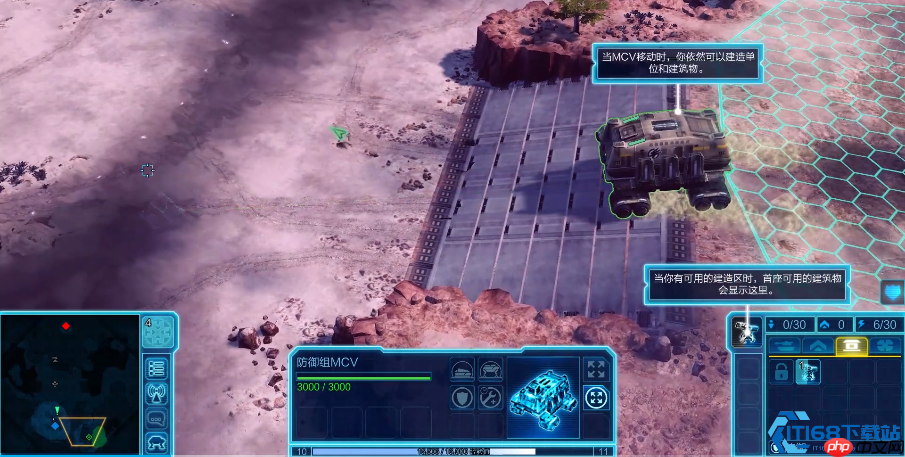Activate the shield stance command
Image resolution: width=905 pixels, height=457 pixels.
(x=461, y=398)
